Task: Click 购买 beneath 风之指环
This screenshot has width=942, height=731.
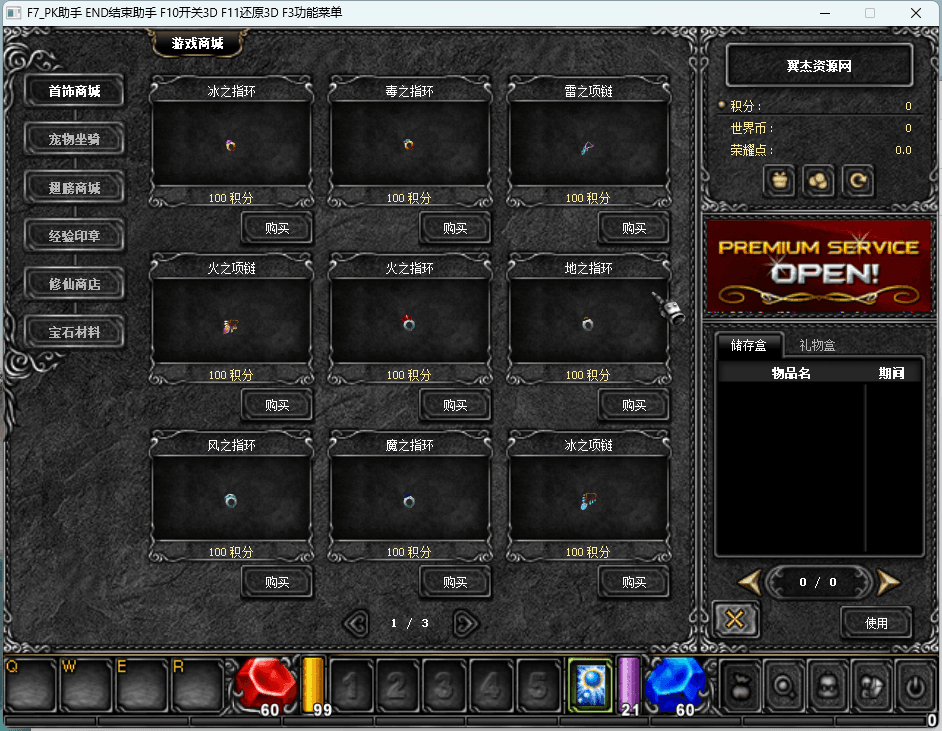Action: (x=277, y=582)
